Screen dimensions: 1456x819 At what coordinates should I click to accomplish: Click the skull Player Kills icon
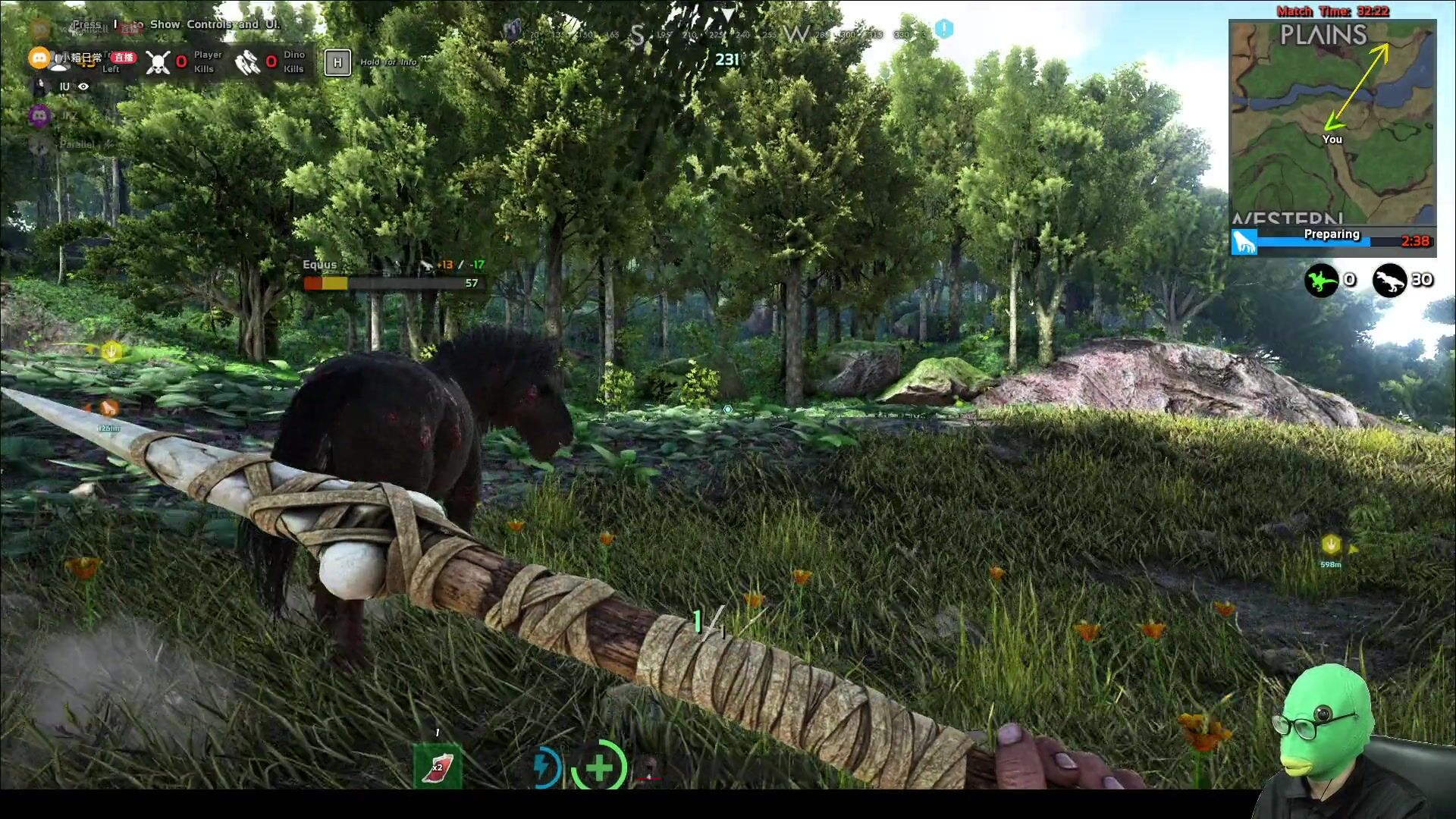pos(158,62)
